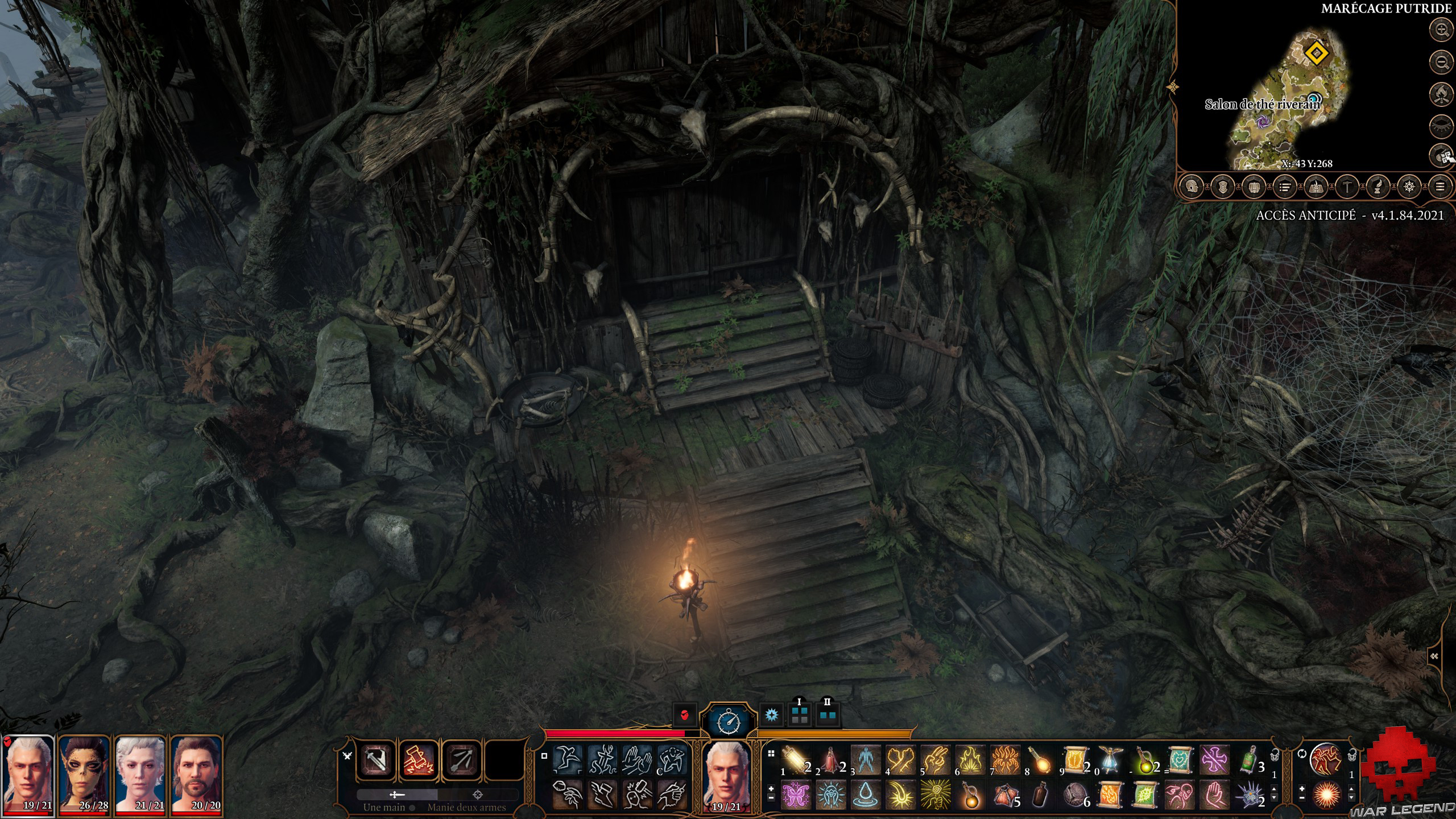Switch to hotbar tab I

tap(800, 714)
